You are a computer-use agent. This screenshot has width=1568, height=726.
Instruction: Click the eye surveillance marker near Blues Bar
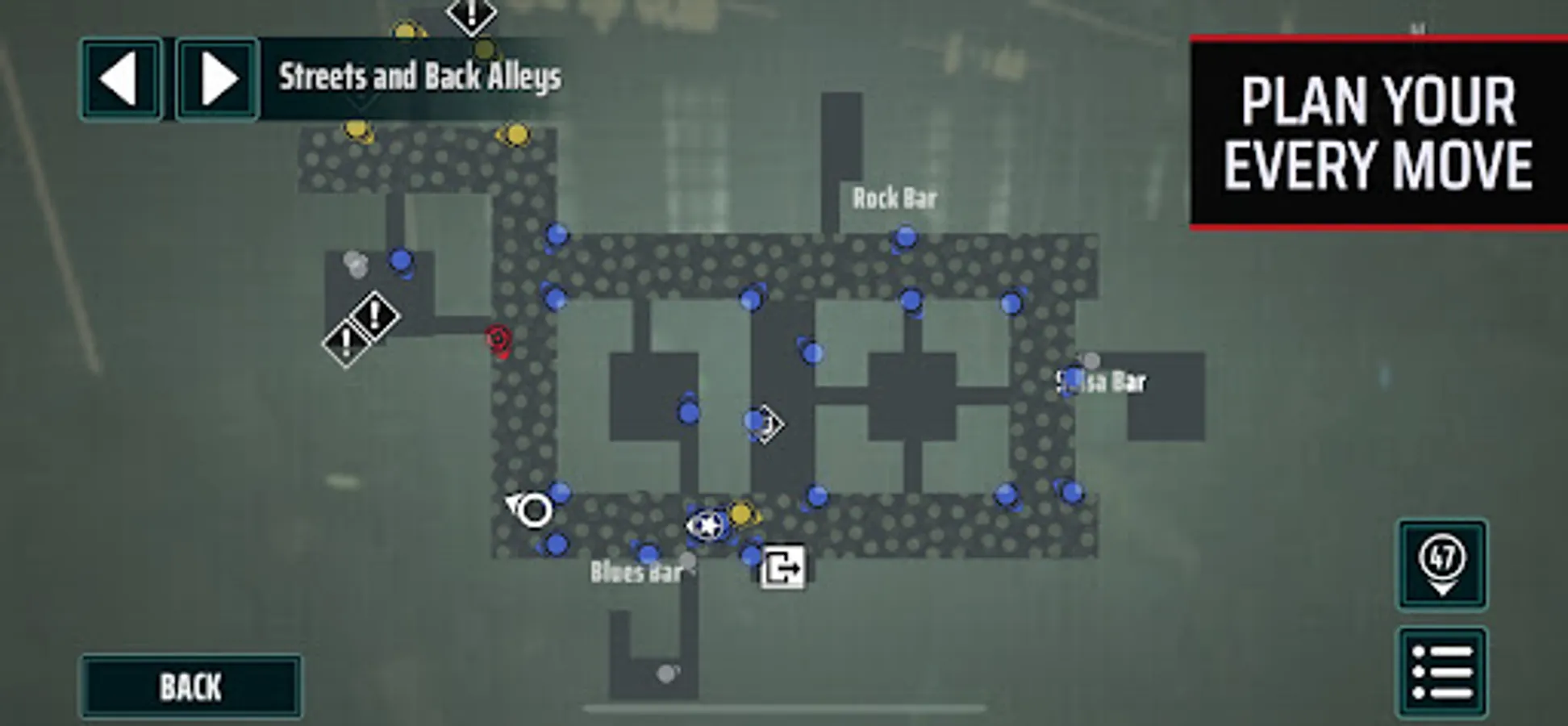point(530,511)
